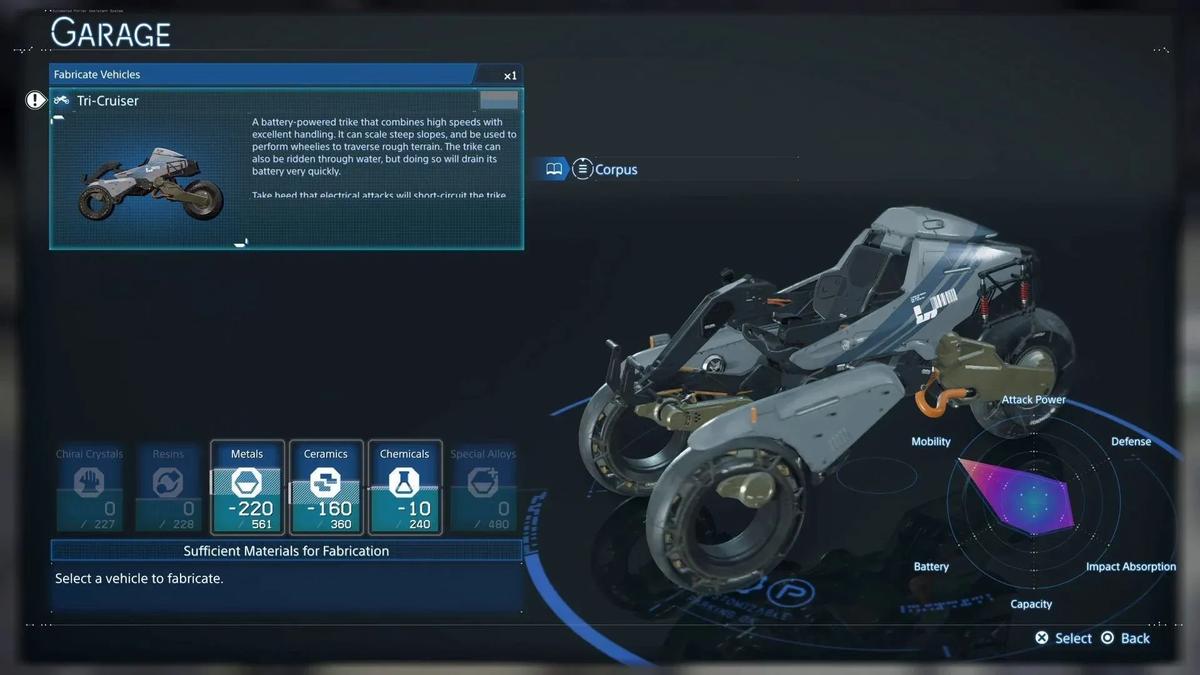Select the Metals material slot
The height and width of the screenshot is (675, 1200).
pos(247,487)
